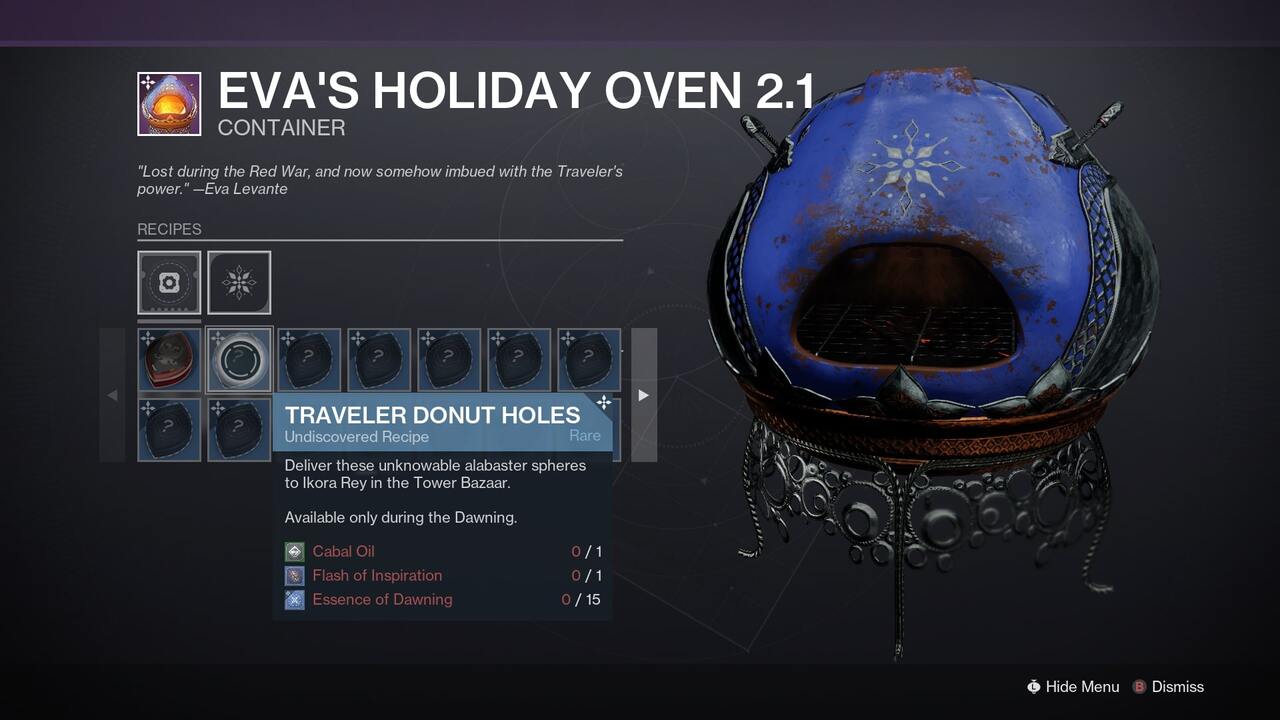
Task: Select the last question-mark recipe in top row
Action: (588, 359)
